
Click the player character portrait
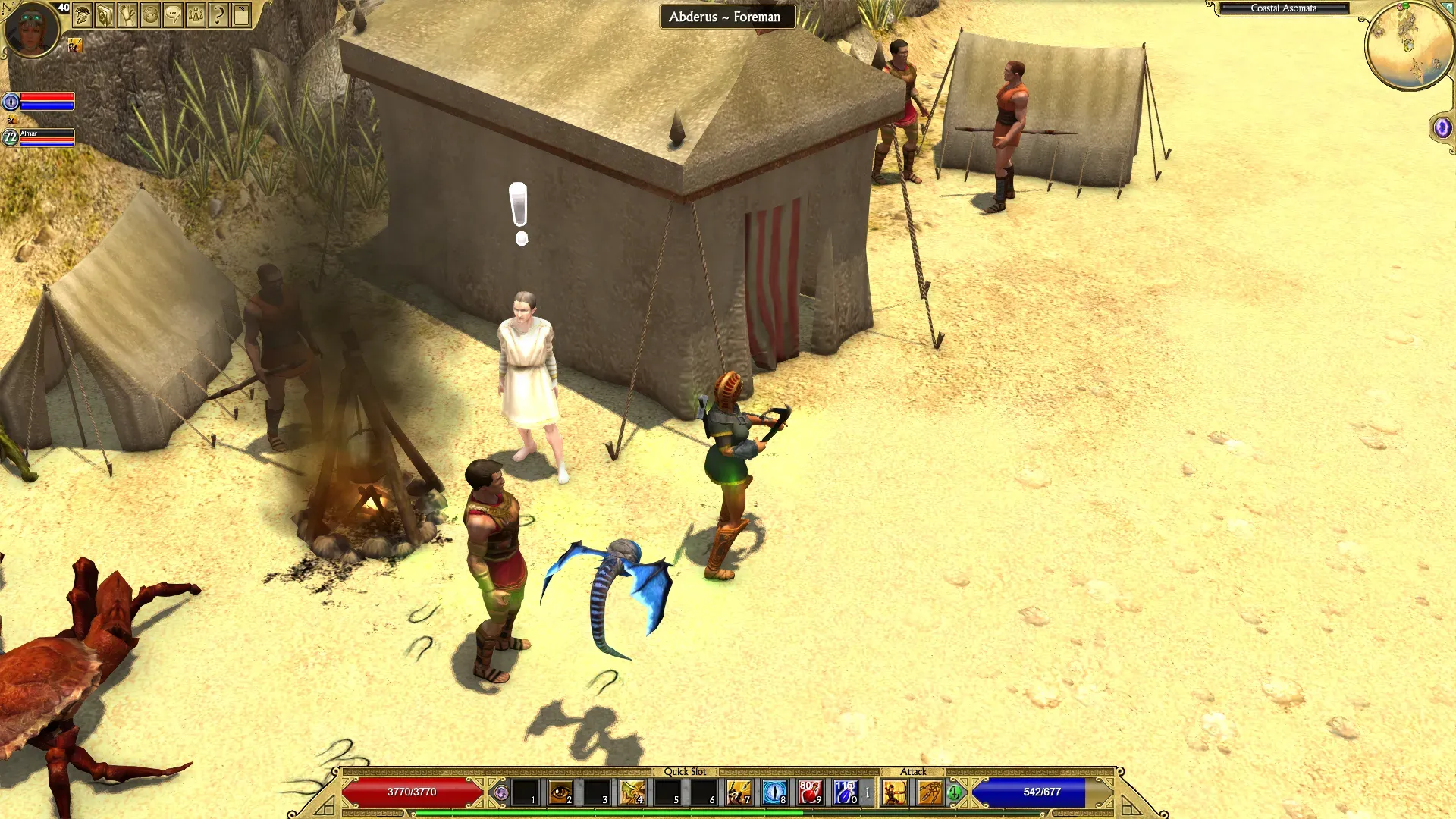(x=31, y=29)
